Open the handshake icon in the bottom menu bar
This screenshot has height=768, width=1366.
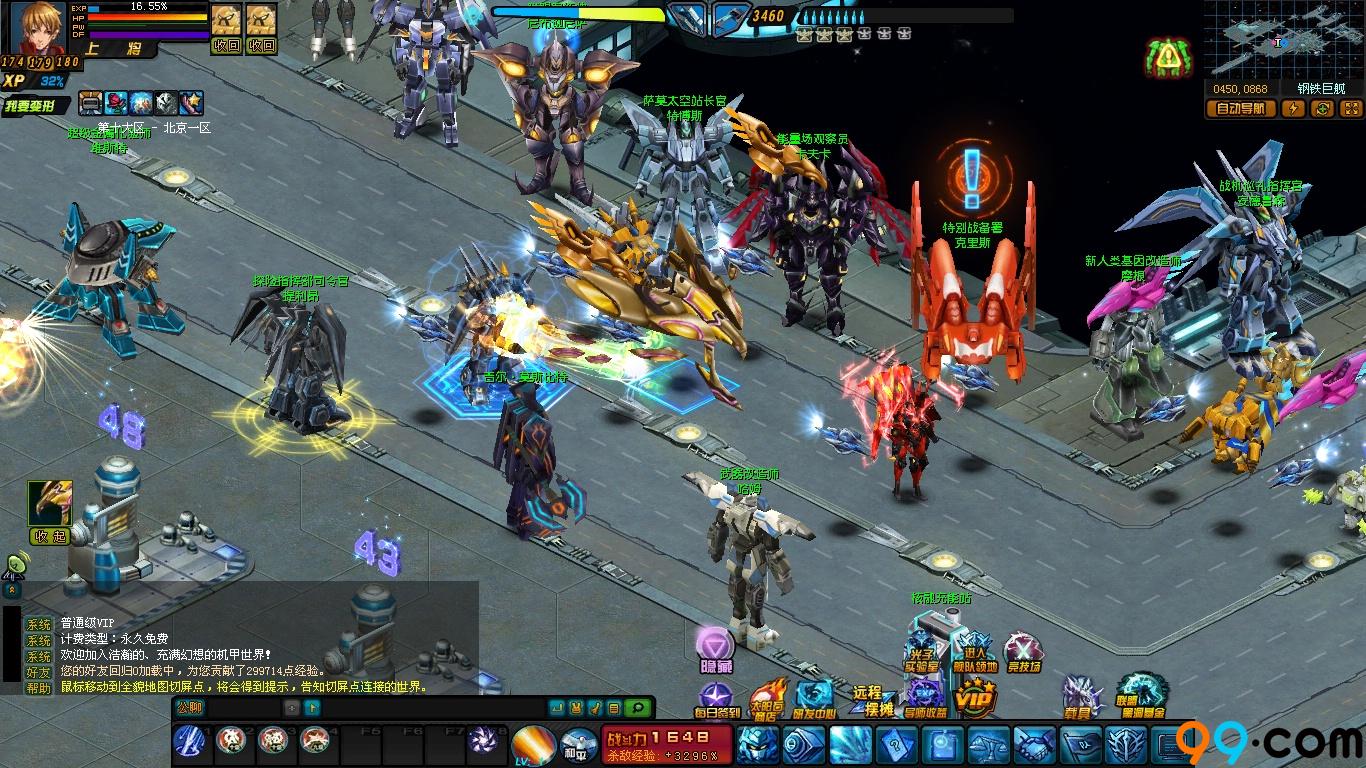click(1033, 745)
